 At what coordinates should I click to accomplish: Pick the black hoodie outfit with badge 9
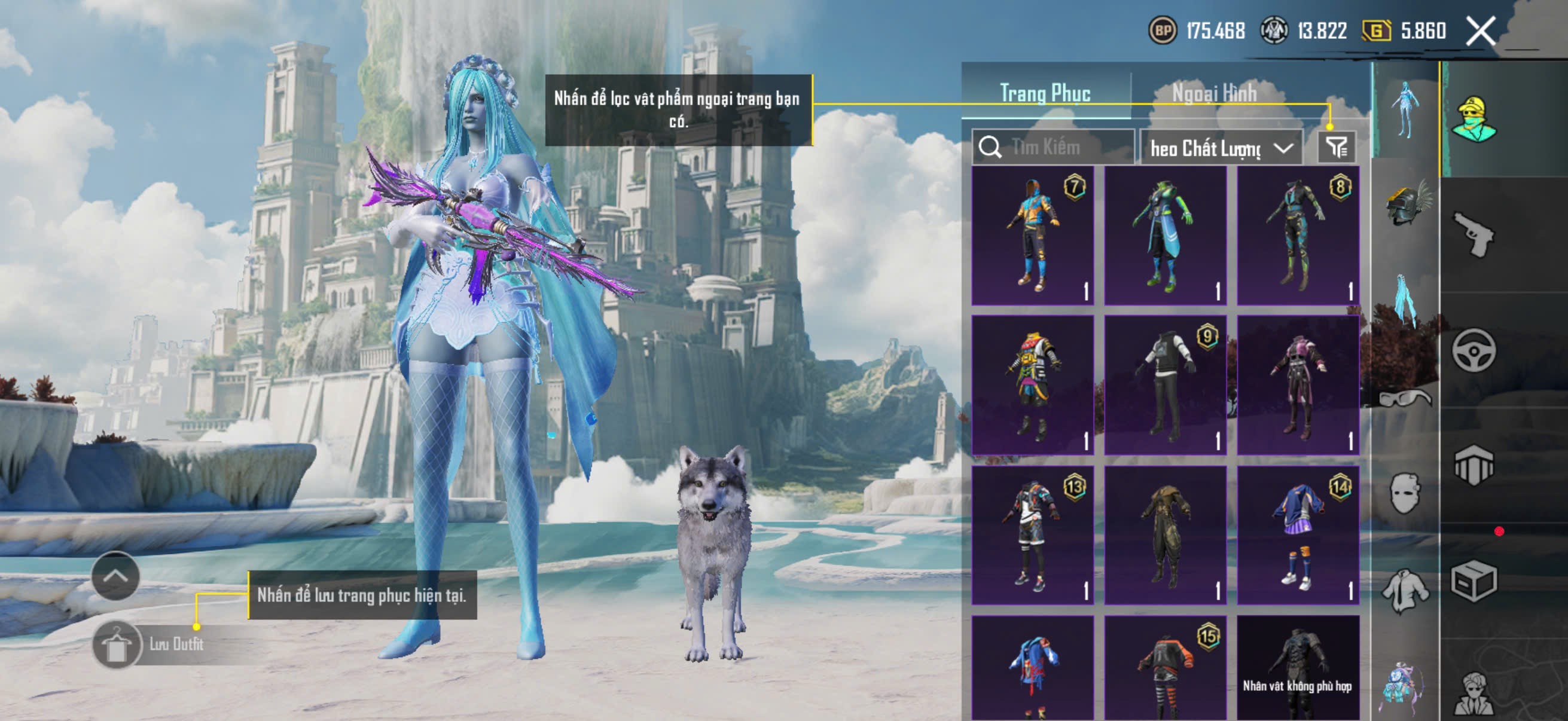tap(1165, 384)
